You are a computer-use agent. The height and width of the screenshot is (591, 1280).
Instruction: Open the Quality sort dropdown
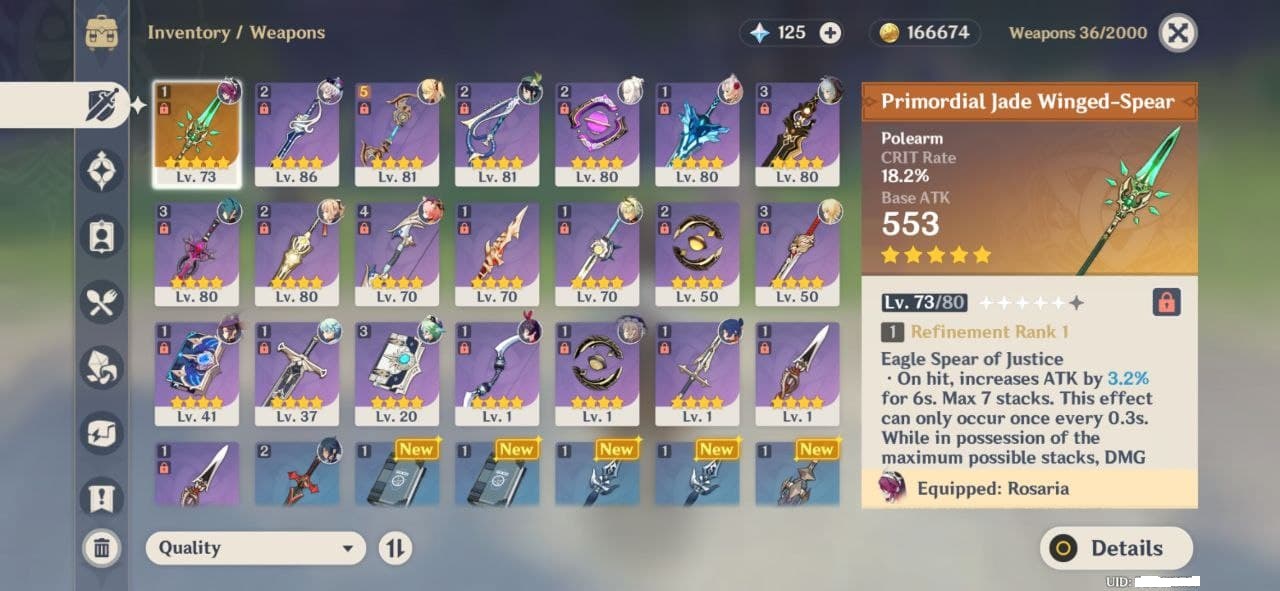(x=256, y=548)
